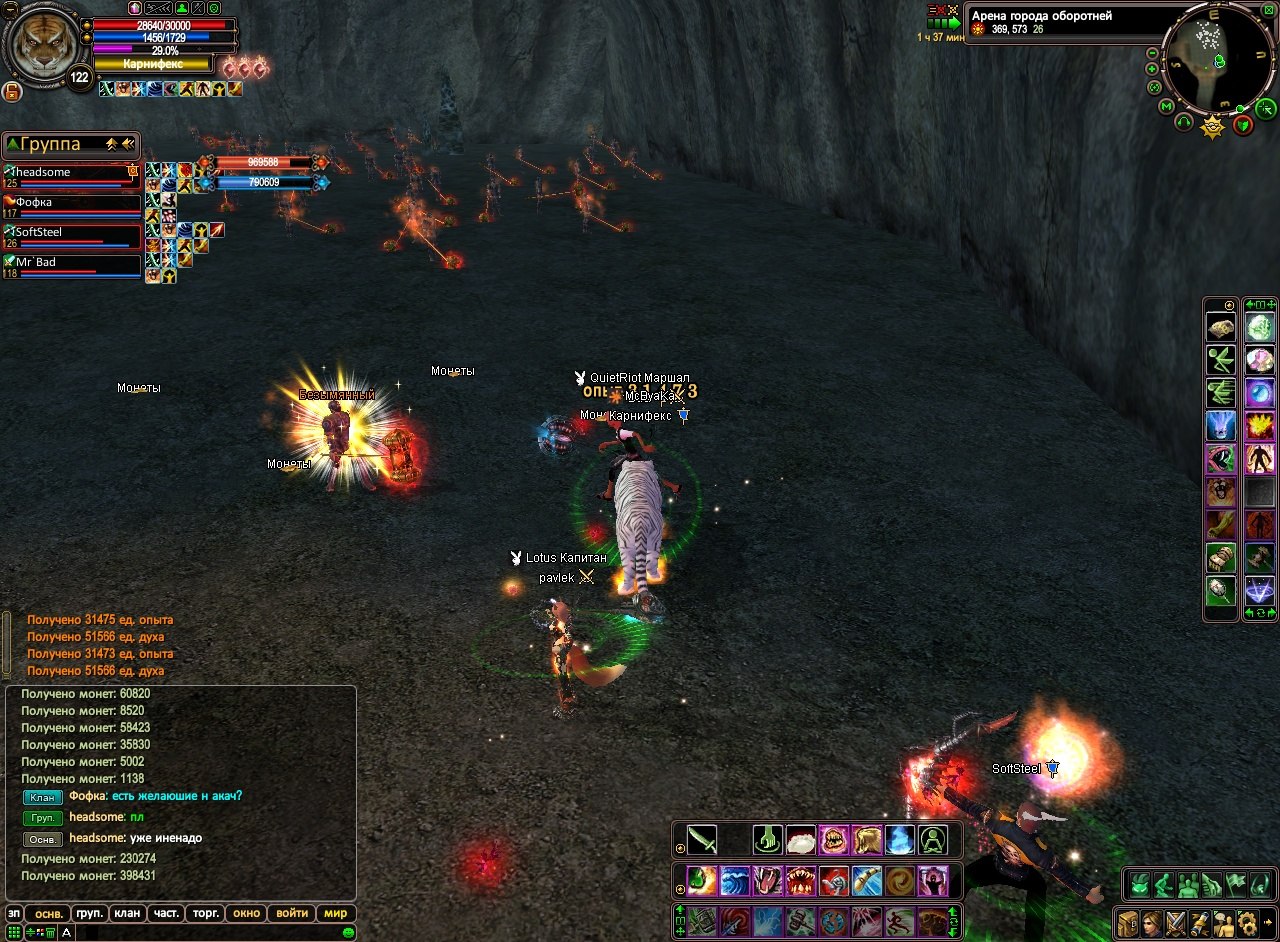Screen dimensions: 1280x942
Task: Click the tiger character portrait
Action: coord(42,44)
